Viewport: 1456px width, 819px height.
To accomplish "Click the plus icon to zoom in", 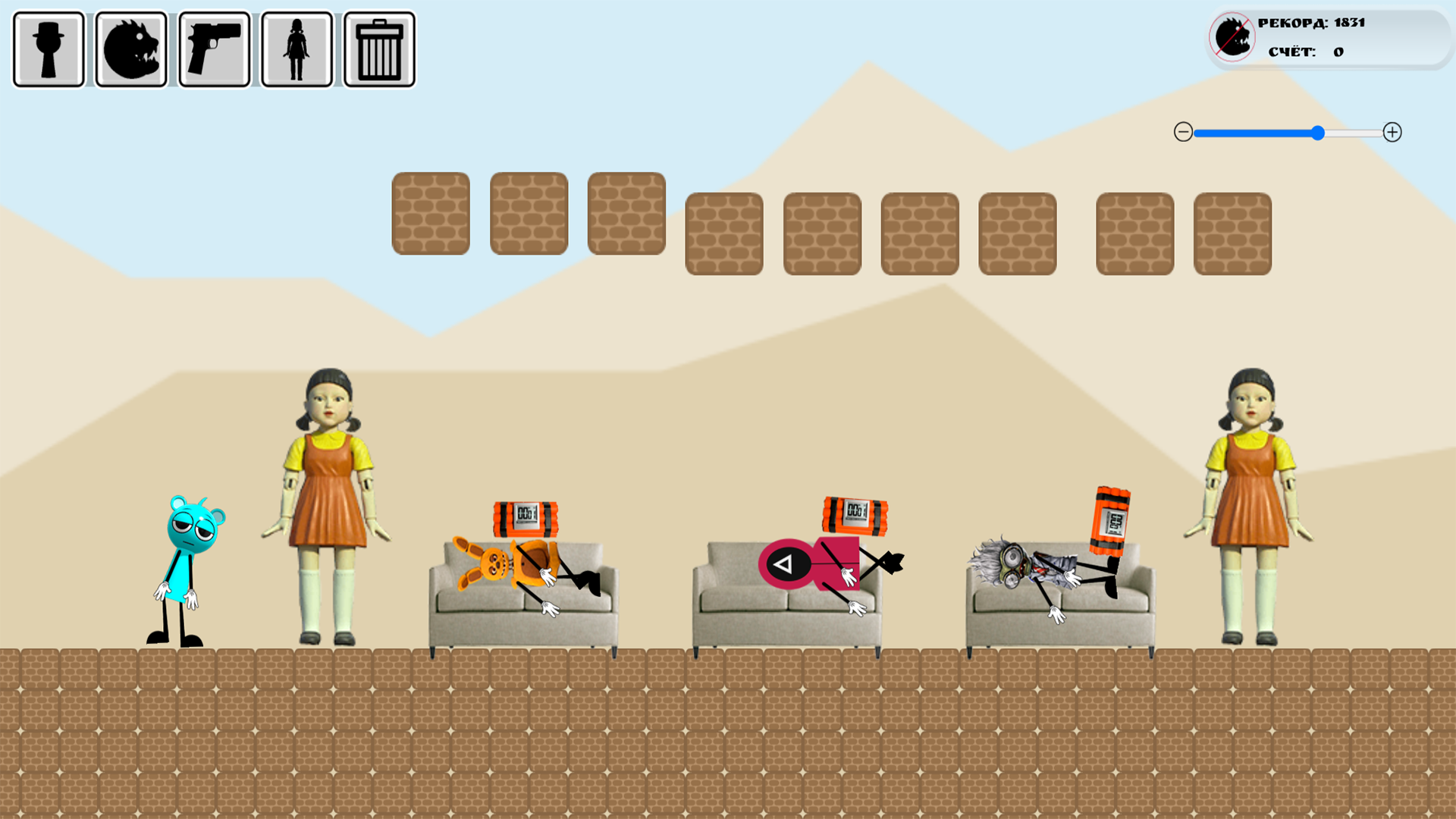I will 1394,133.
